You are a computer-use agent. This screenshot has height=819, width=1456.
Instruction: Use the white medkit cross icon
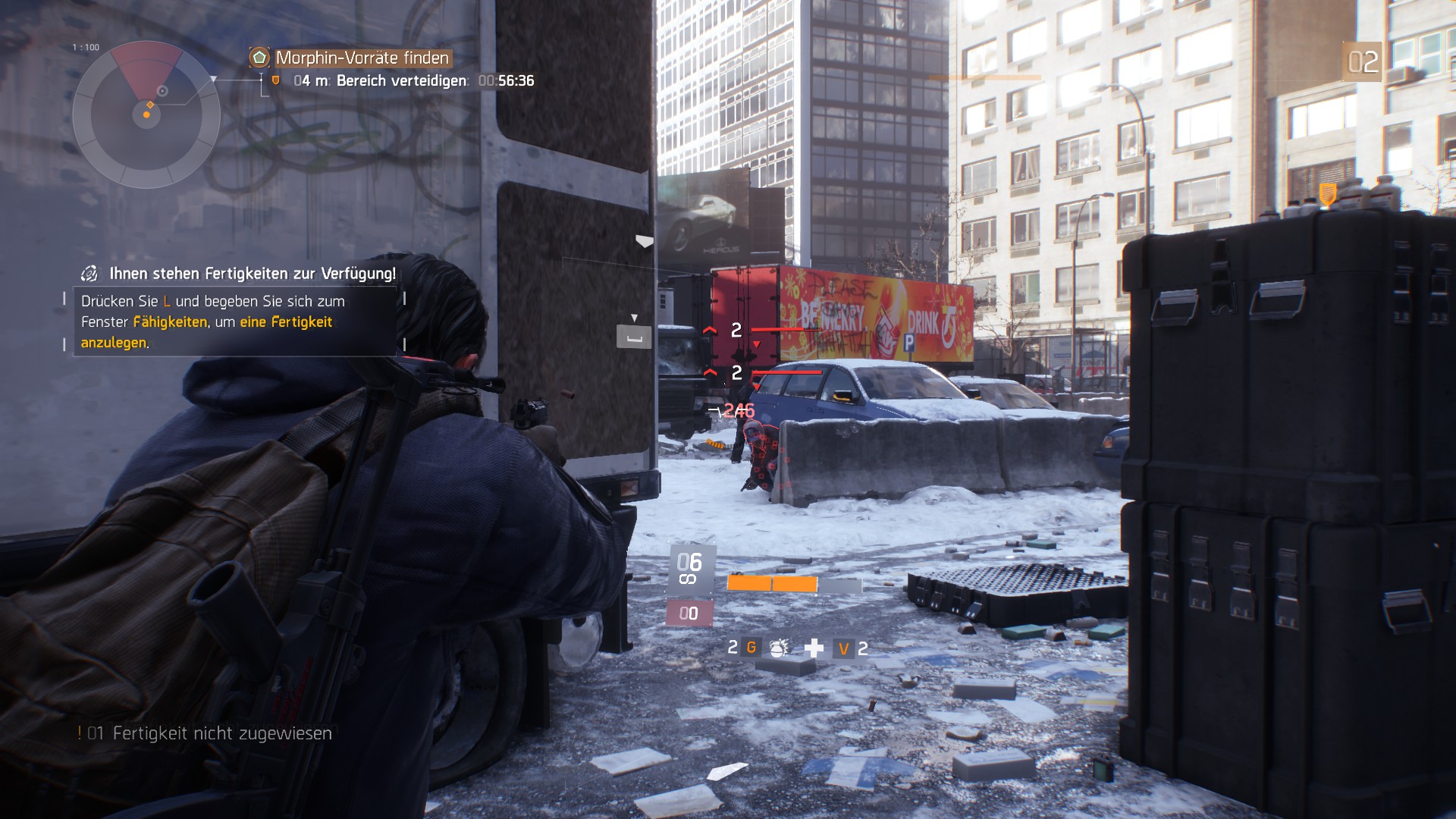pyautogui.click(x=814, y=648)
